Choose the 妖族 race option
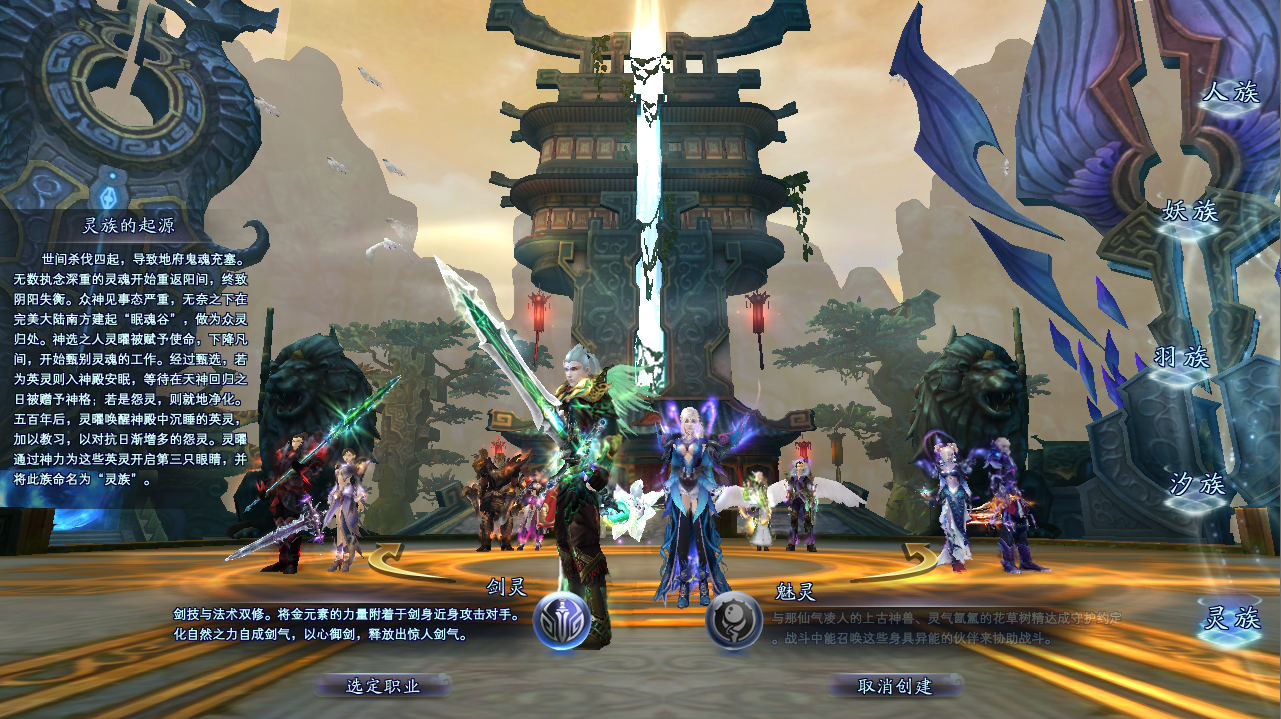1281x719 pixels. (1189, 212)
